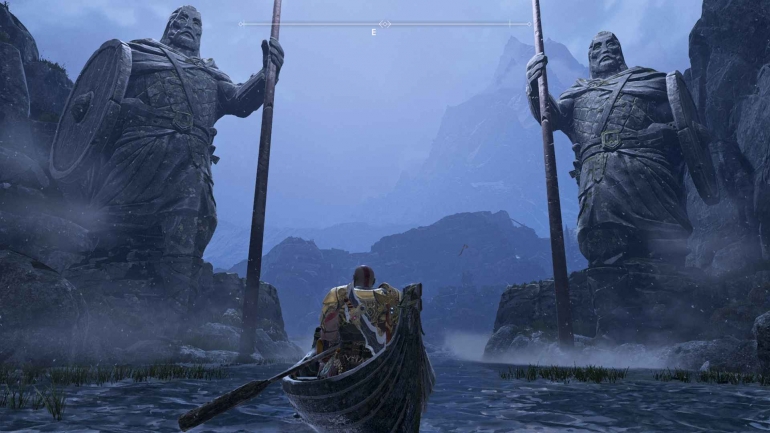The height and width of the screenshot is (433, 770).
Task: Click the compass bar's center diamond marker
Action: coord(385,23)
